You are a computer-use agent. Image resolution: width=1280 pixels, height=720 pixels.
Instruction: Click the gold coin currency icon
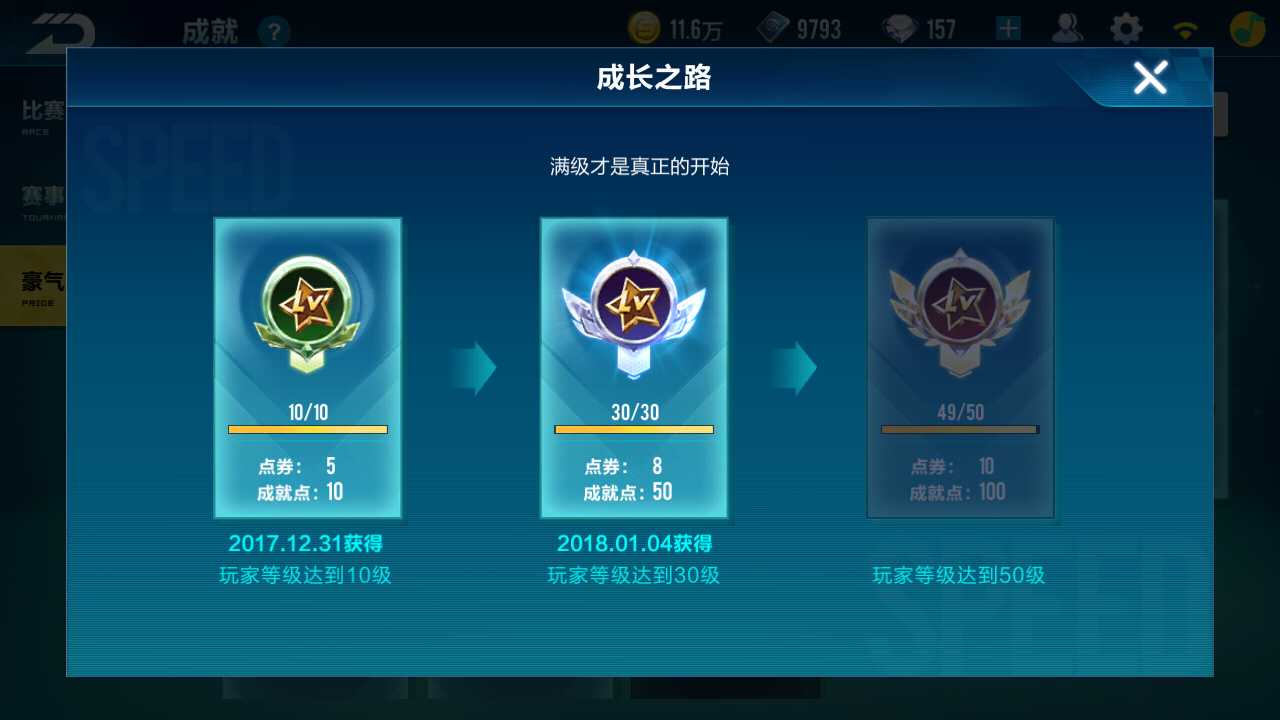pos(643,27)
